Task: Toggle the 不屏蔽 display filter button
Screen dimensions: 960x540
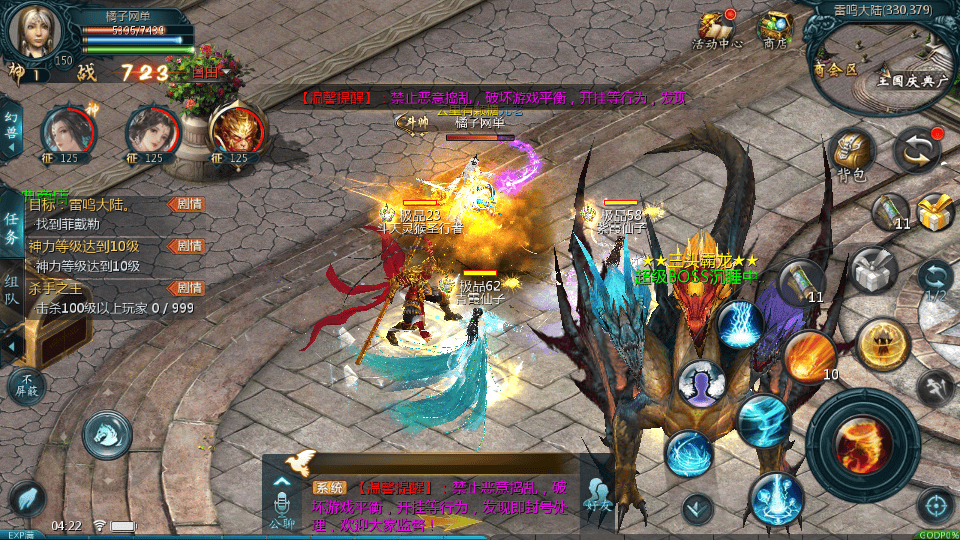Action: (26, 385)
